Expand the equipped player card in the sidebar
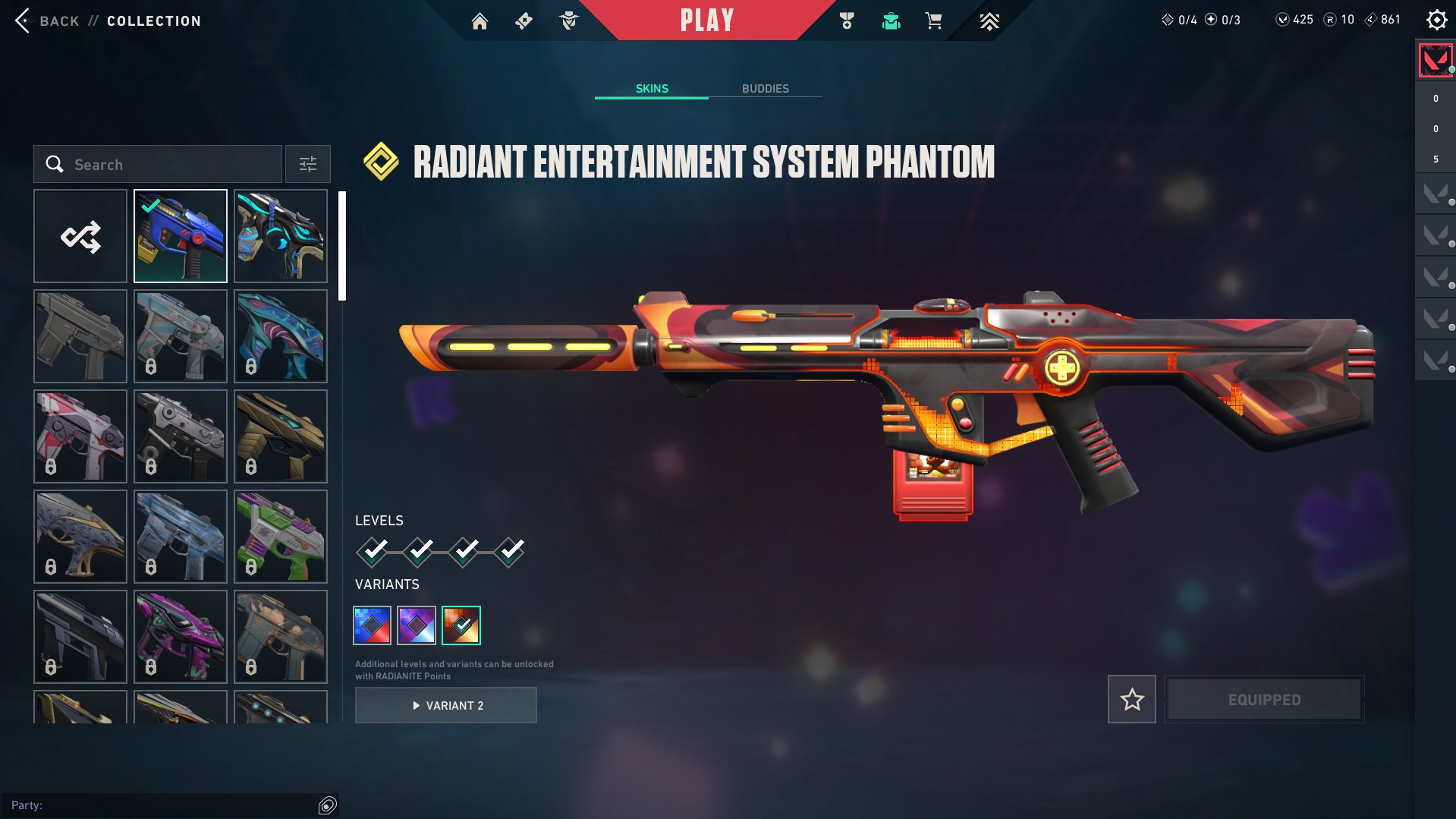The image size is (1456, 819). coord(1434,61)
